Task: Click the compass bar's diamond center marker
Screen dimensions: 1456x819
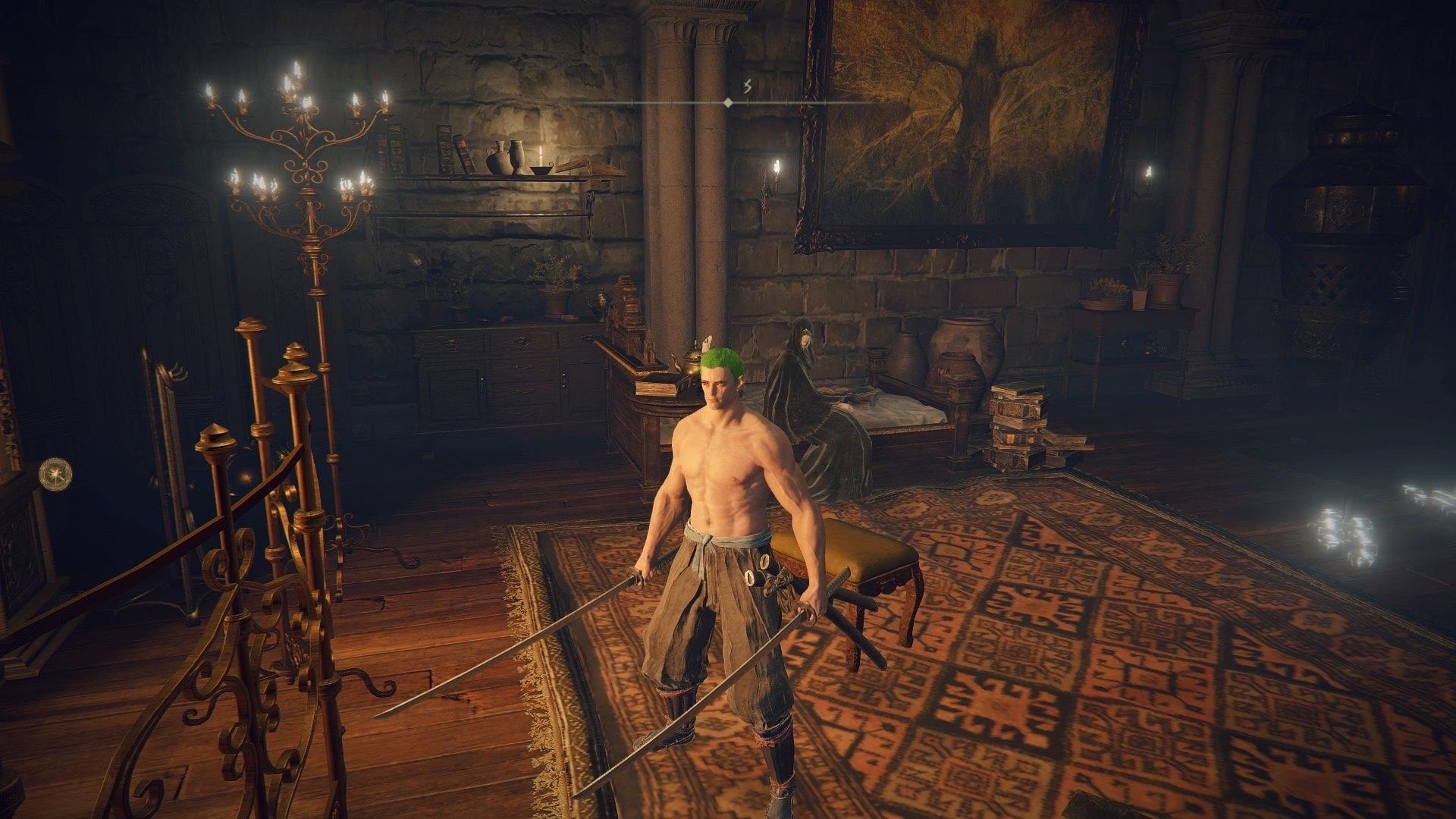Action: click(728, 102)
